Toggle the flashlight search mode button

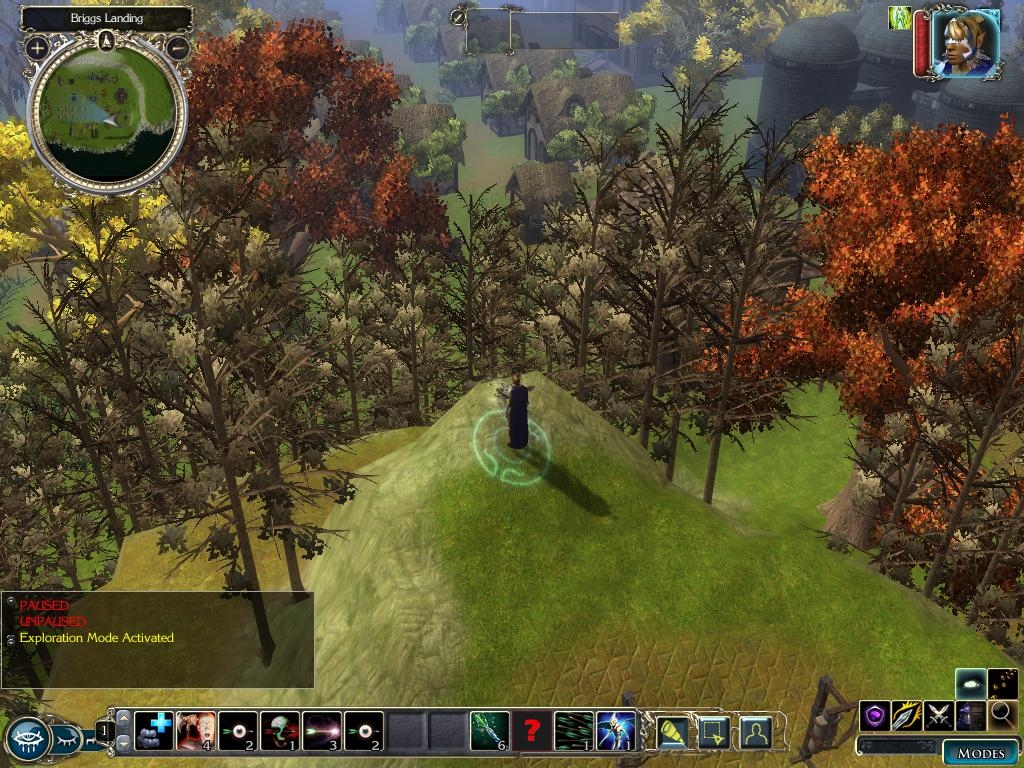pyautogui.click(x=673, y=733)
